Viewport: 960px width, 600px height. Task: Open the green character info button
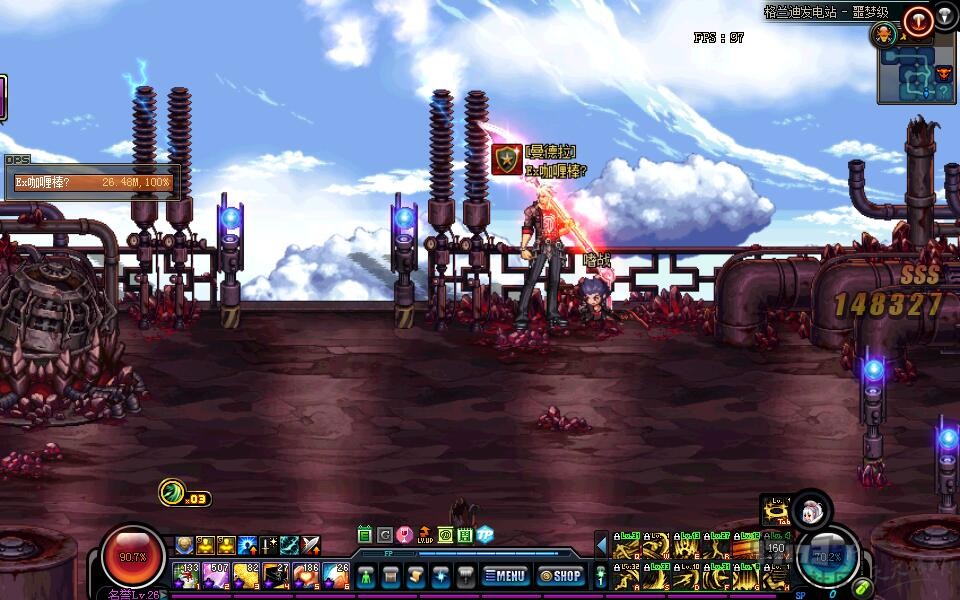(366, 577)
